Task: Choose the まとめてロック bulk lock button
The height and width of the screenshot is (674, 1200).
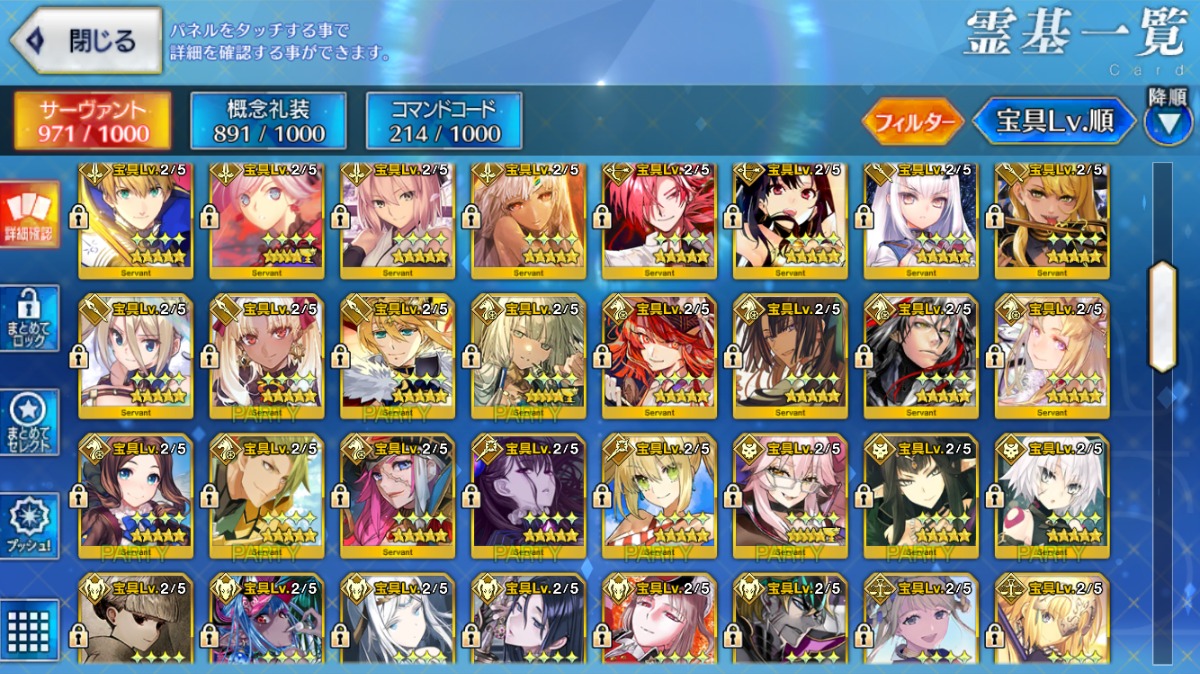Action: coord(29,318)
